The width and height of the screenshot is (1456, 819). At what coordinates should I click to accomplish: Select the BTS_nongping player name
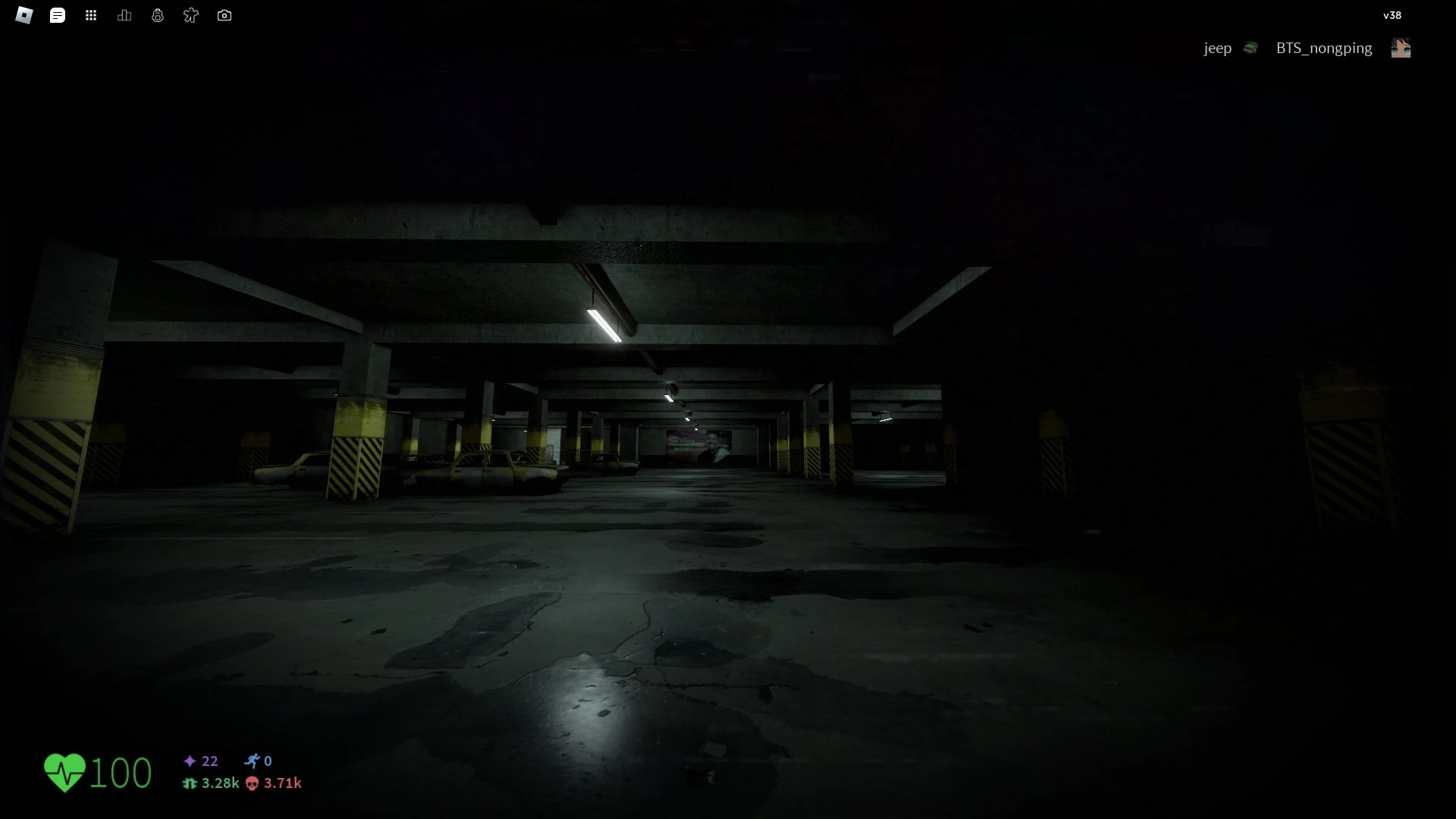tap(1323, 47)
